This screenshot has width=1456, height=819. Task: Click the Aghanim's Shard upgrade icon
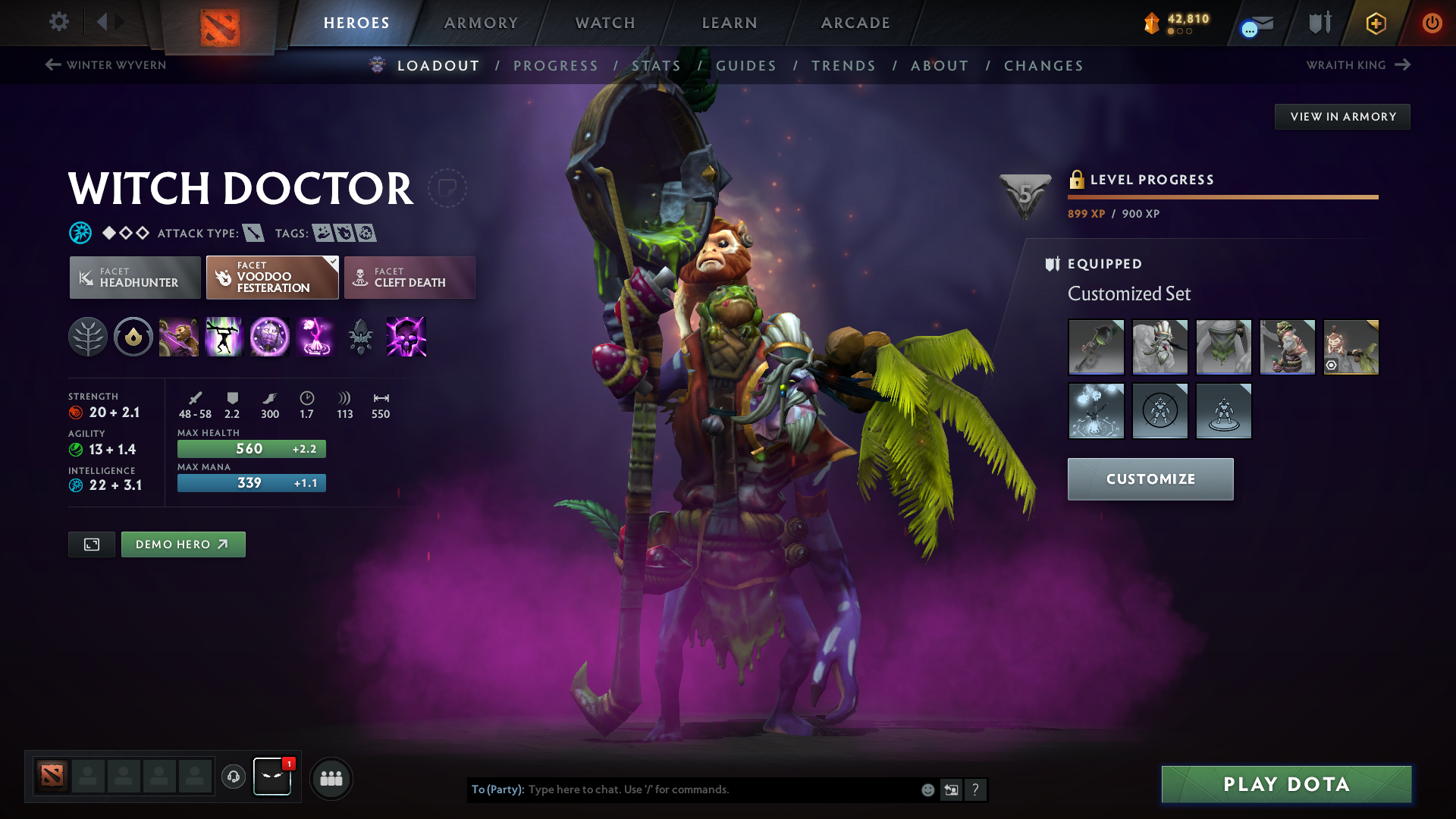point(361,337)
